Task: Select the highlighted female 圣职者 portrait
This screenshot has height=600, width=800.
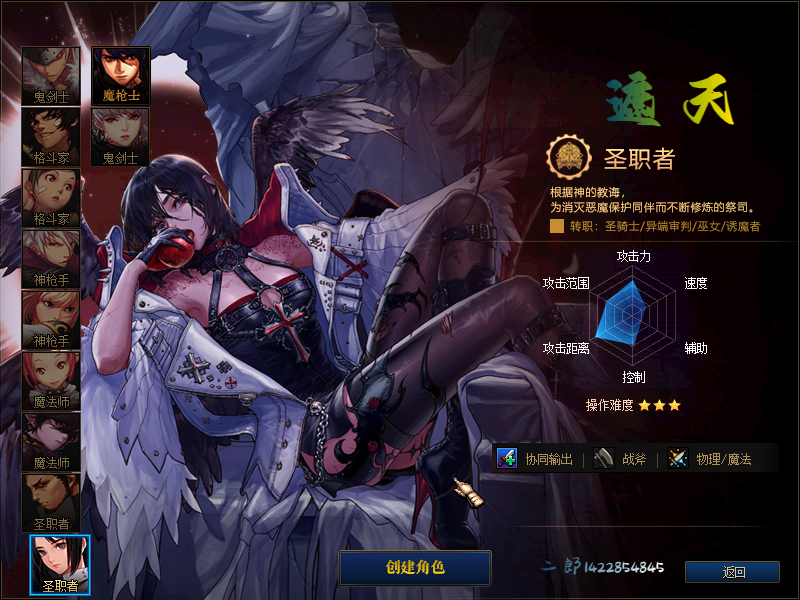Action: [60, 564]
